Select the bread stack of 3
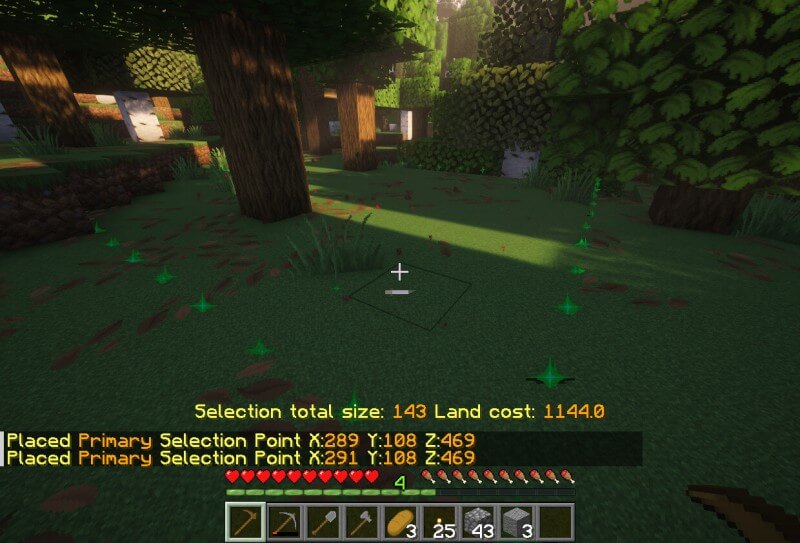The image size is (800, 543). (400, 522)
